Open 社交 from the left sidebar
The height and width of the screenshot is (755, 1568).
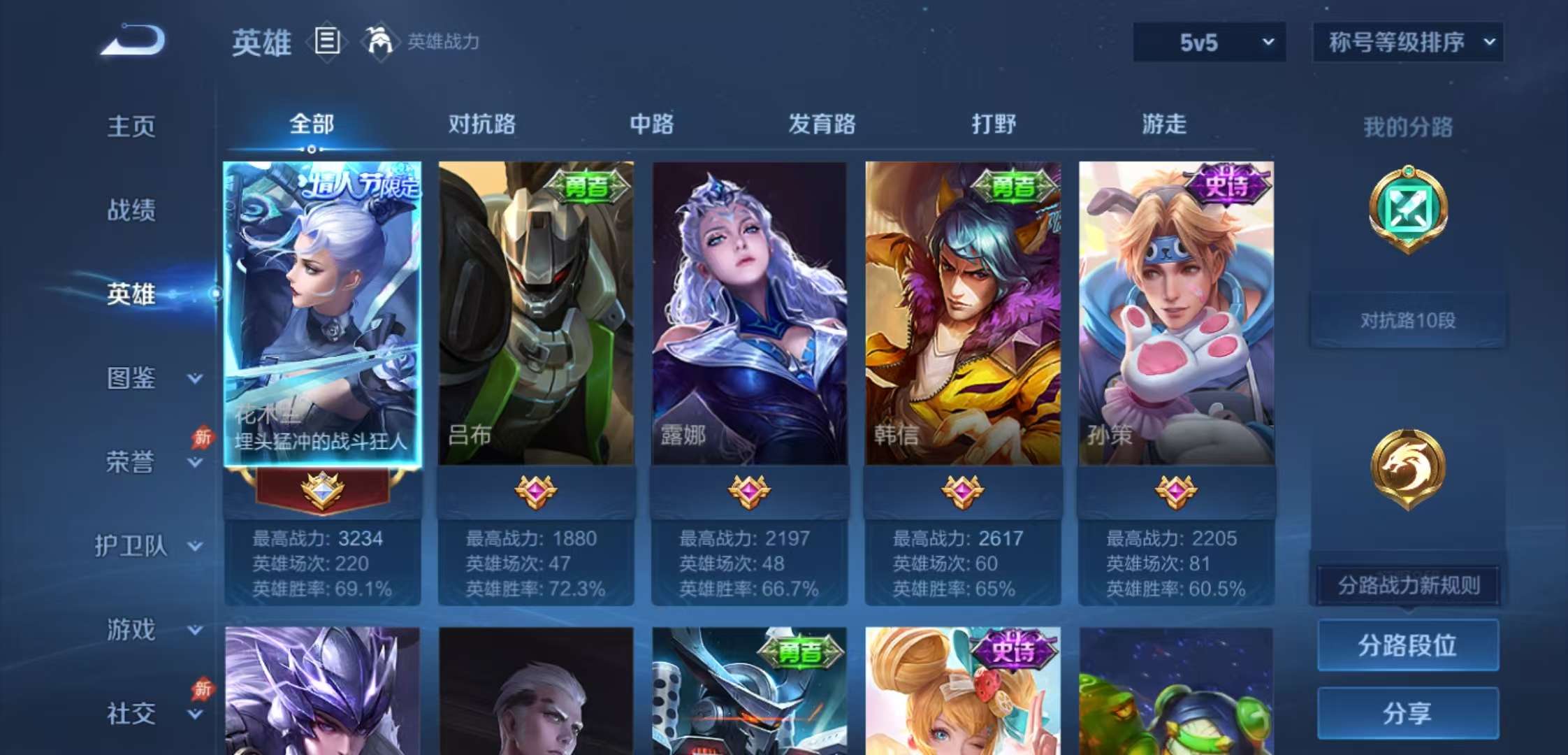click(129, 713)
